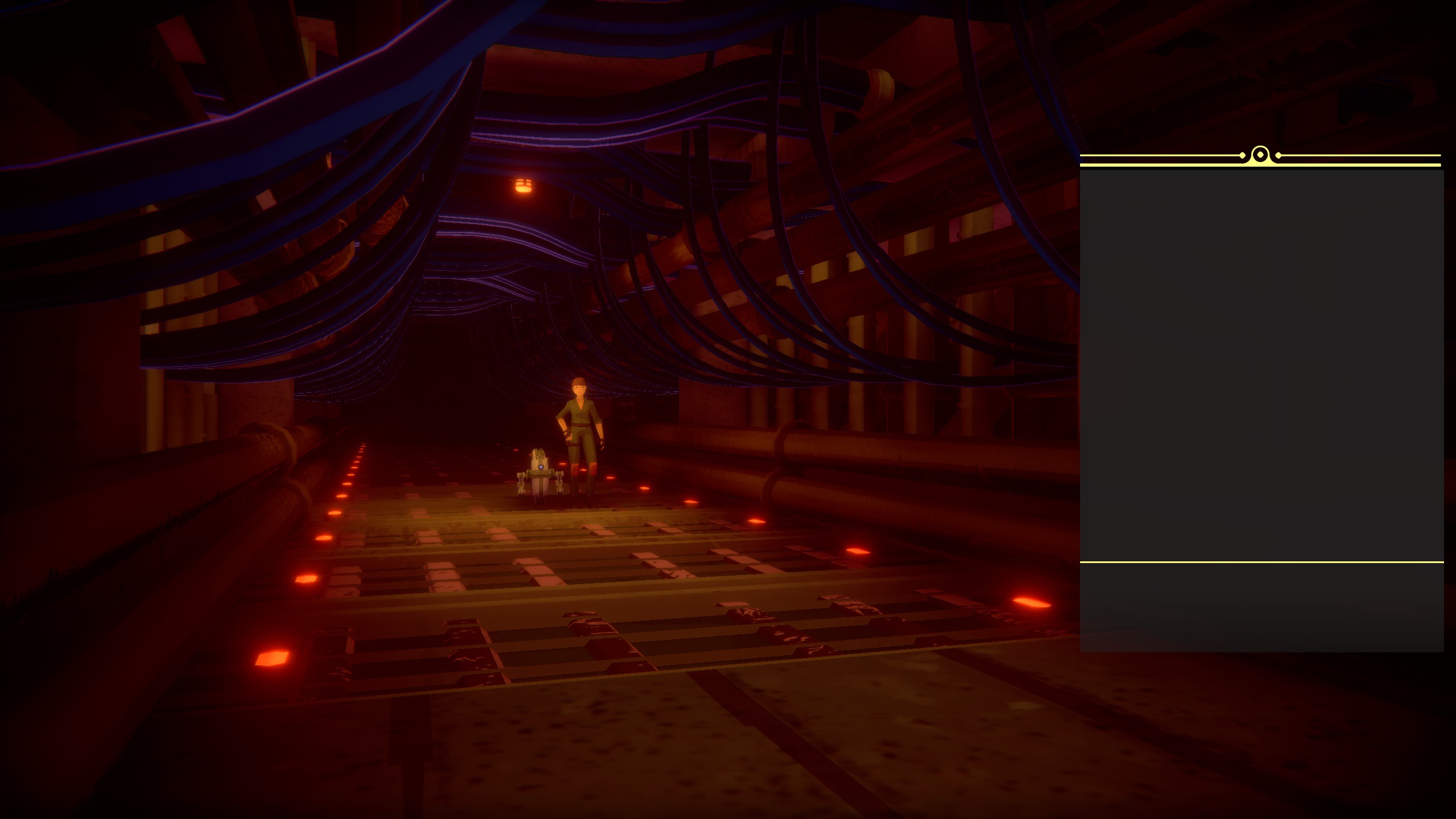The width and height of the screenshot is (1456, 819).
Task: Click the circular ornament atop the dialogue panel
Action: 1260,155
